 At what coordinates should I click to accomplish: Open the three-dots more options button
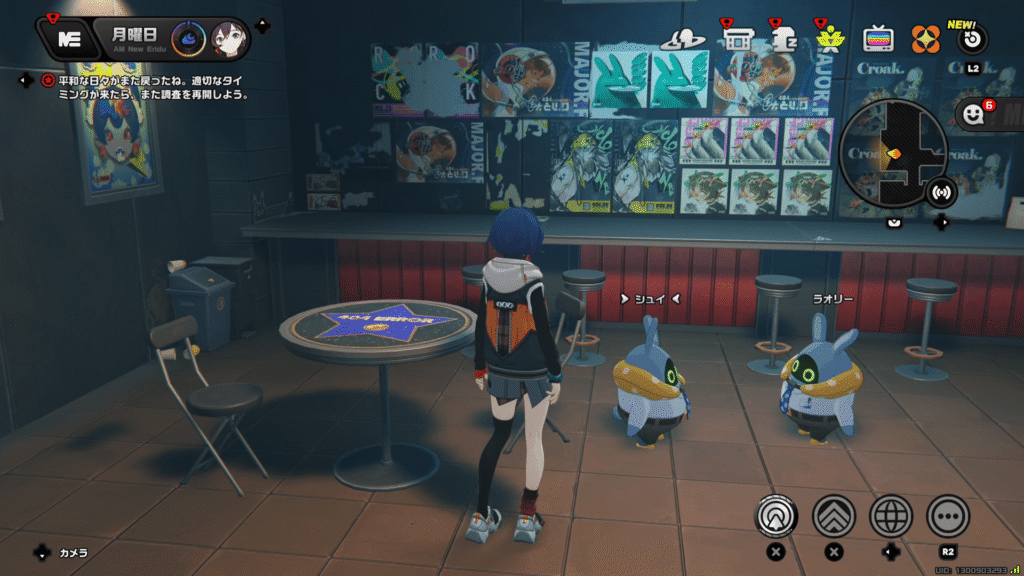coord(948,516)
